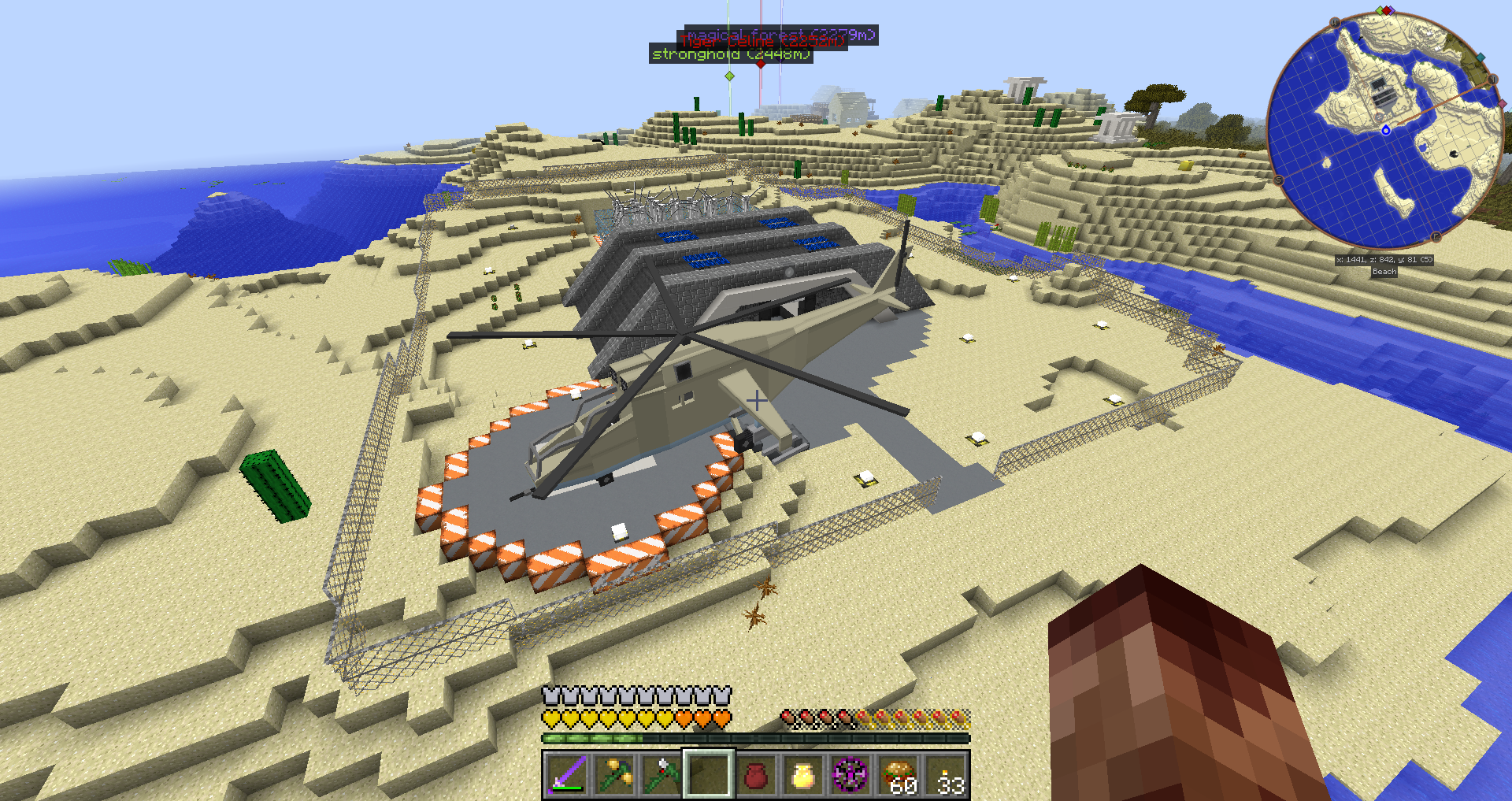Click the green stronghold waypoint diamond
The image size is (1512, 801).
pos(730,76)
